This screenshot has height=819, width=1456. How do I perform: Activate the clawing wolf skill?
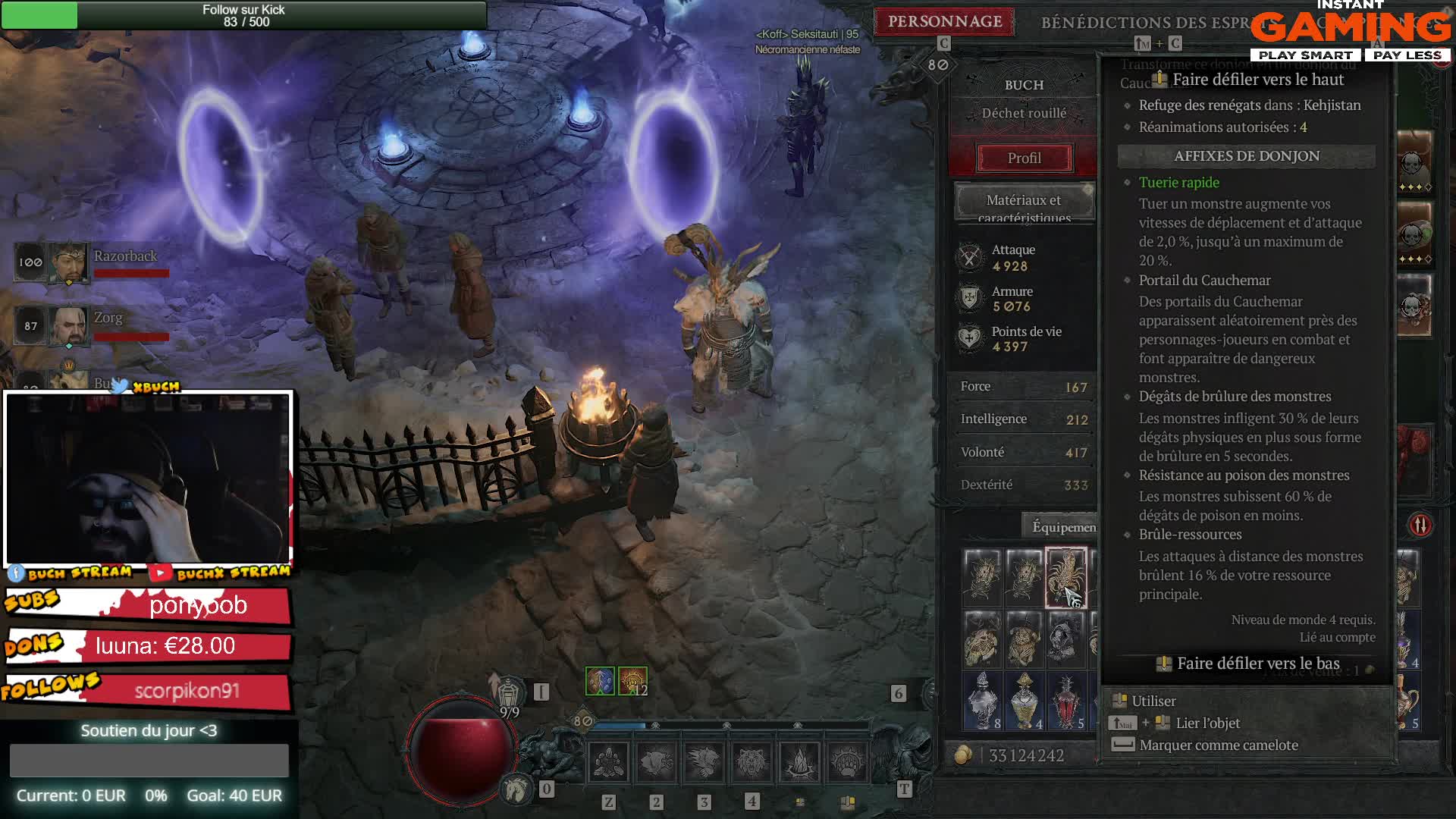point(704,761)
